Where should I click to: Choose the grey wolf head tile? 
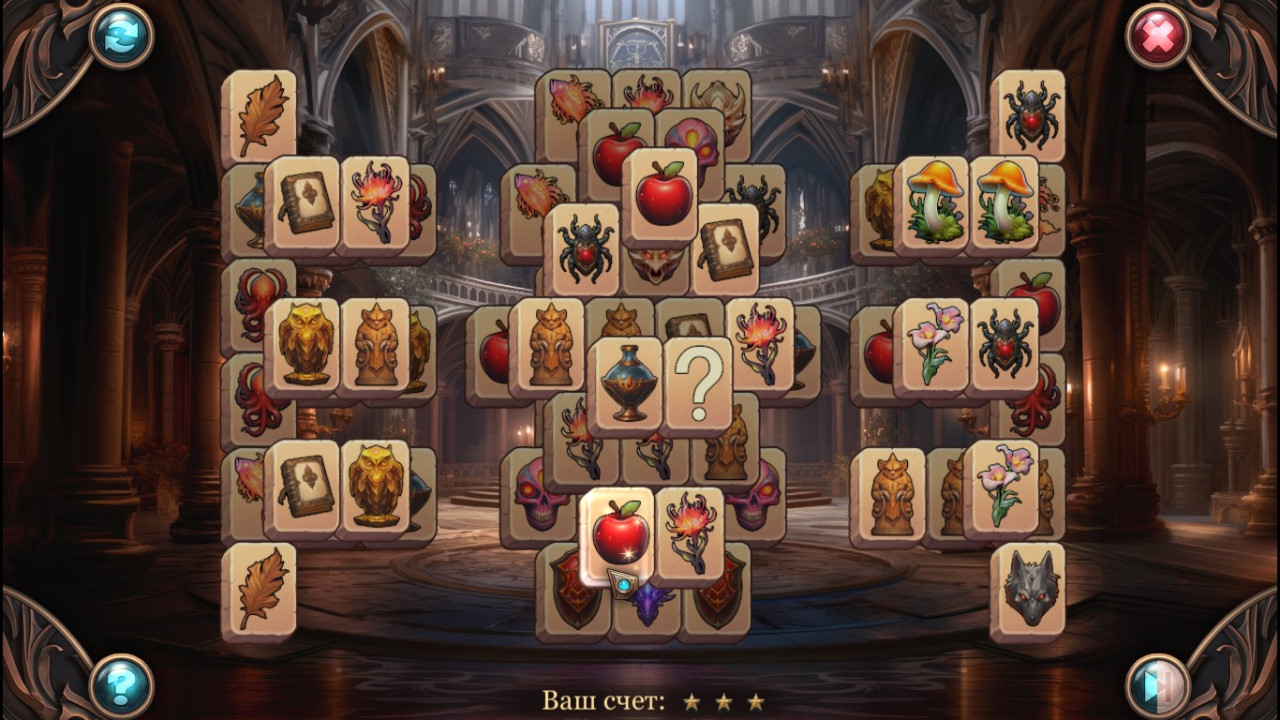(x=1028, y=590)
